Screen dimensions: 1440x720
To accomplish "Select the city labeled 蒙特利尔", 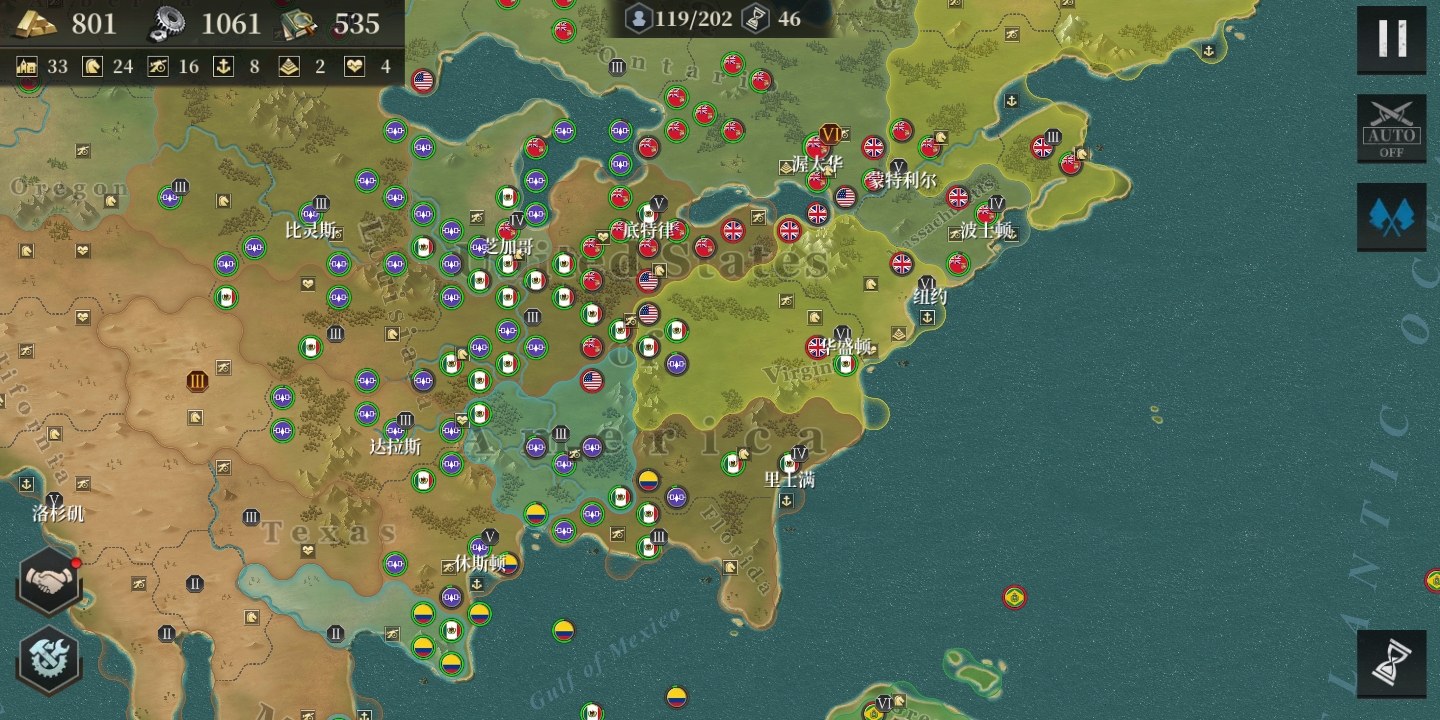I will pos(901,181).
